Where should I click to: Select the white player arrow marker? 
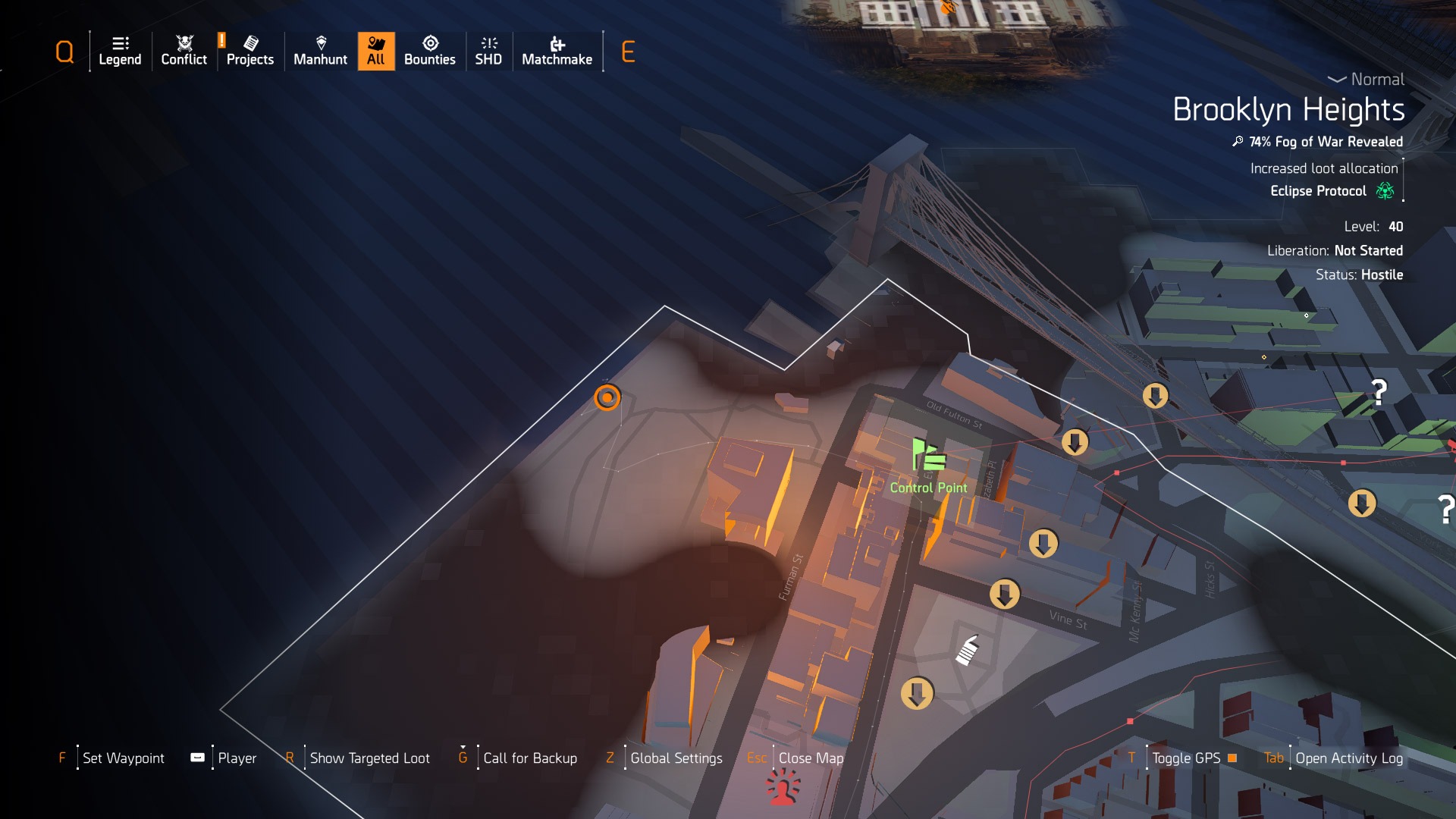968,651
